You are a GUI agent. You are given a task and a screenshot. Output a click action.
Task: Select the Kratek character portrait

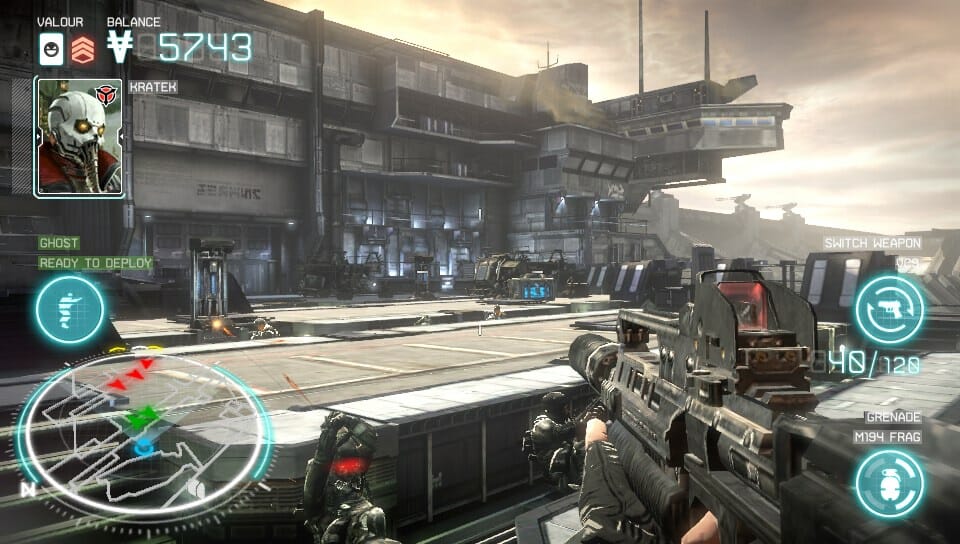(x=79, y=137)
